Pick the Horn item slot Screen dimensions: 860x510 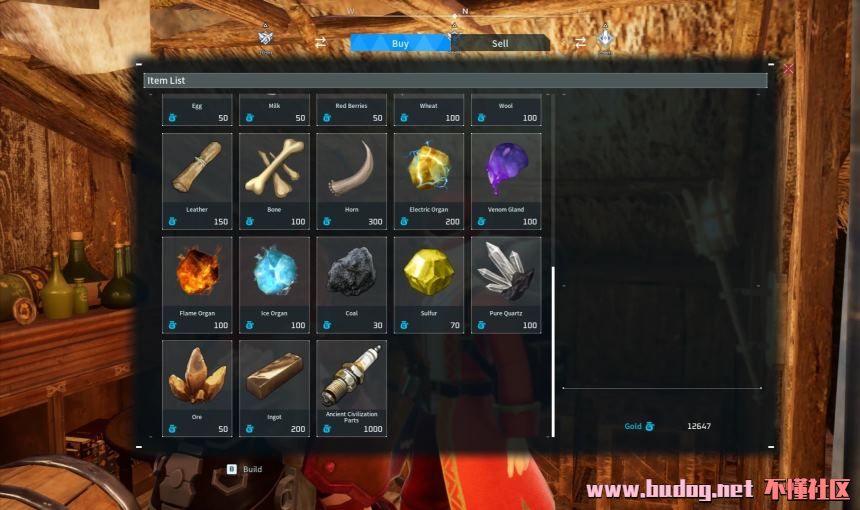tap(351, 181)
